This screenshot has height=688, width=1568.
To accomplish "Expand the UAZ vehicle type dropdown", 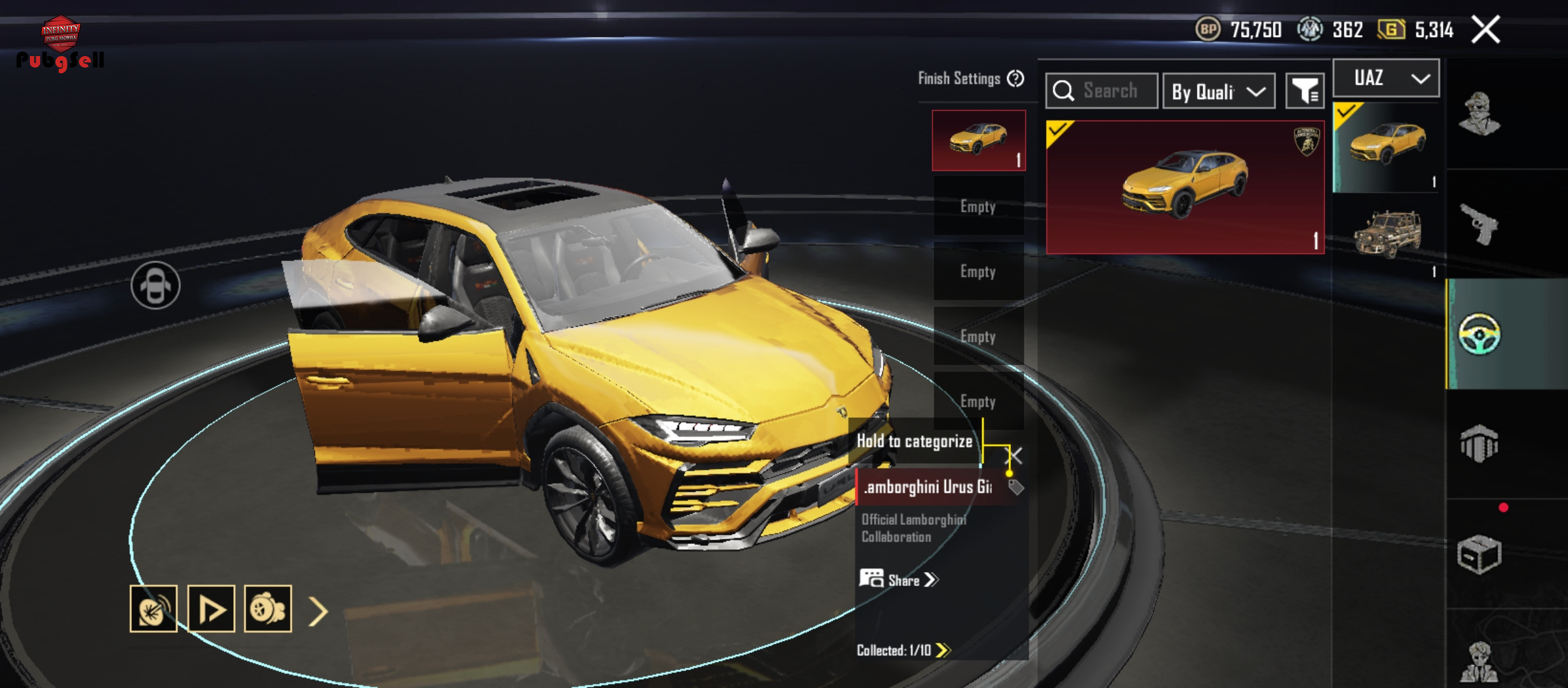I will (x=1386, y=78).
